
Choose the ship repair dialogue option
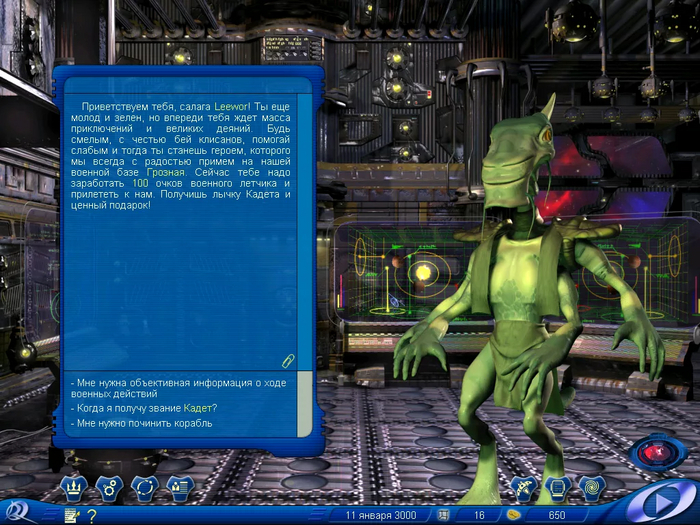click(x=141, y=423)
